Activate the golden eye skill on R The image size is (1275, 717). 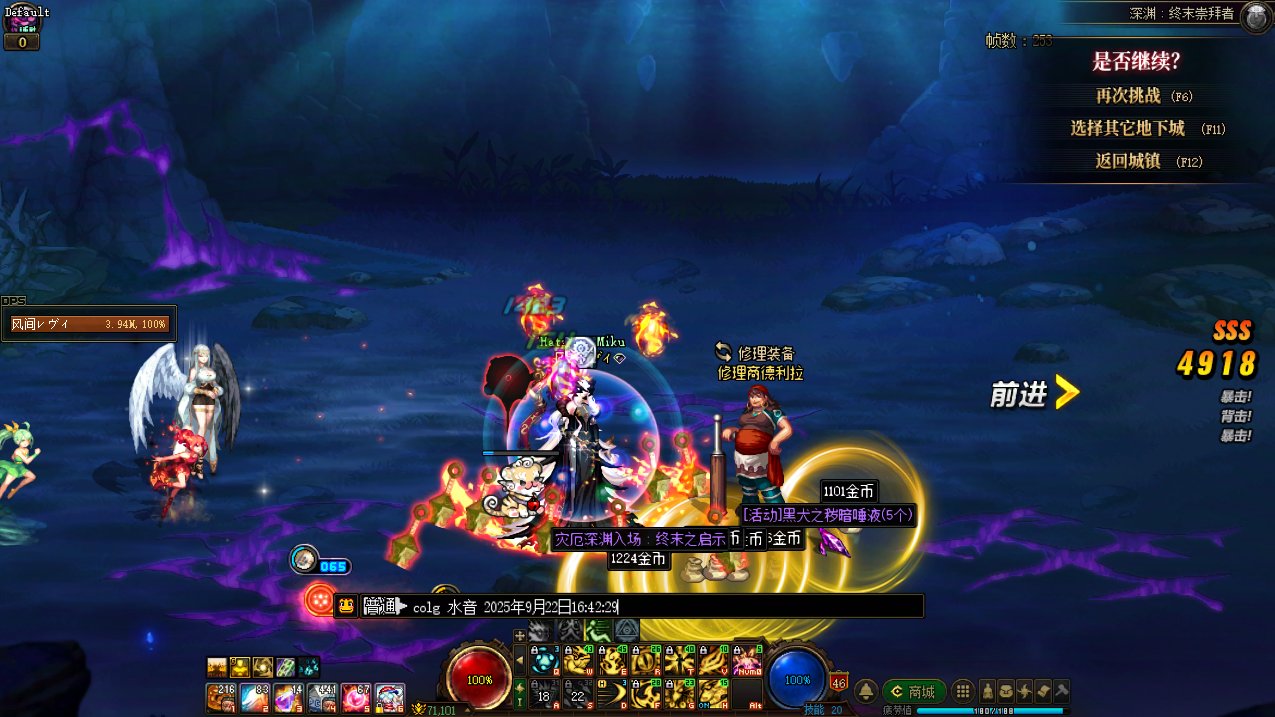(646, 661)
